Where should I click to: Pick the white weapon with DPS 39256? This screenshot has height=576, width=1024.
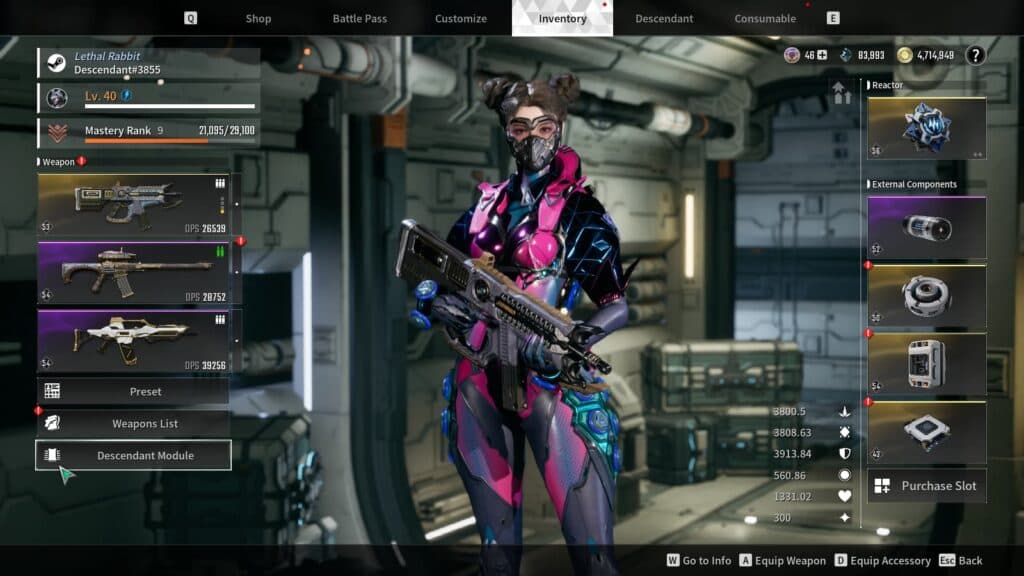pos(134,340)
